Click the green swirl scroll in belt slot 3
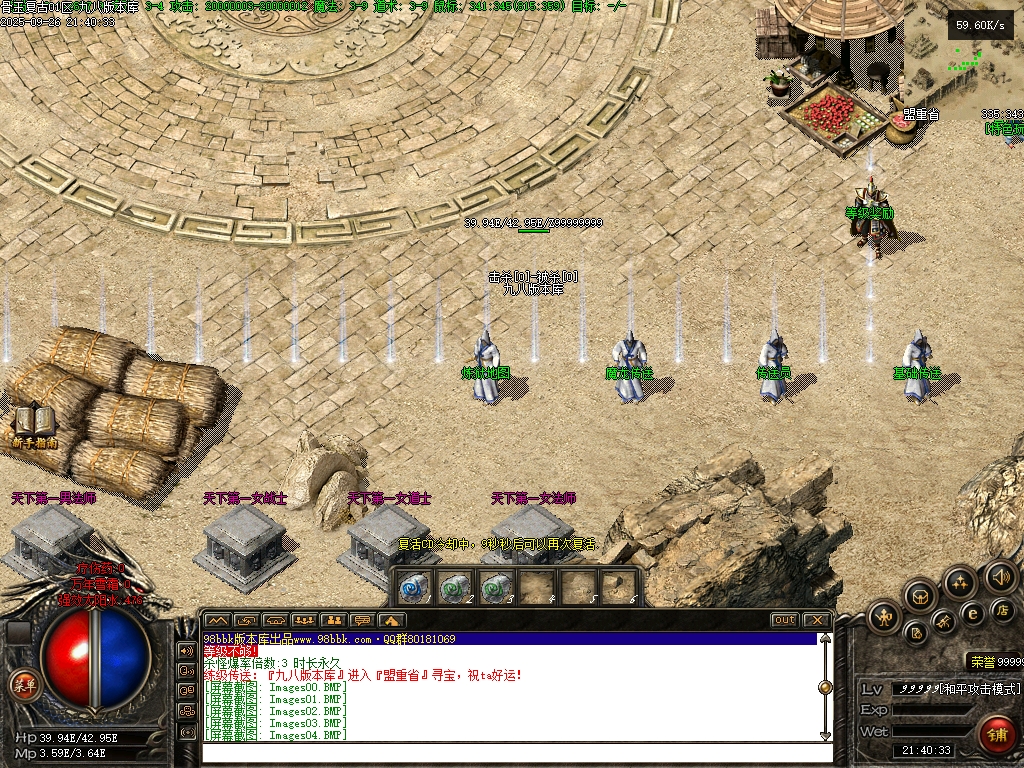The width and height of the screenshot is (1024, 768). coord(494,587)
